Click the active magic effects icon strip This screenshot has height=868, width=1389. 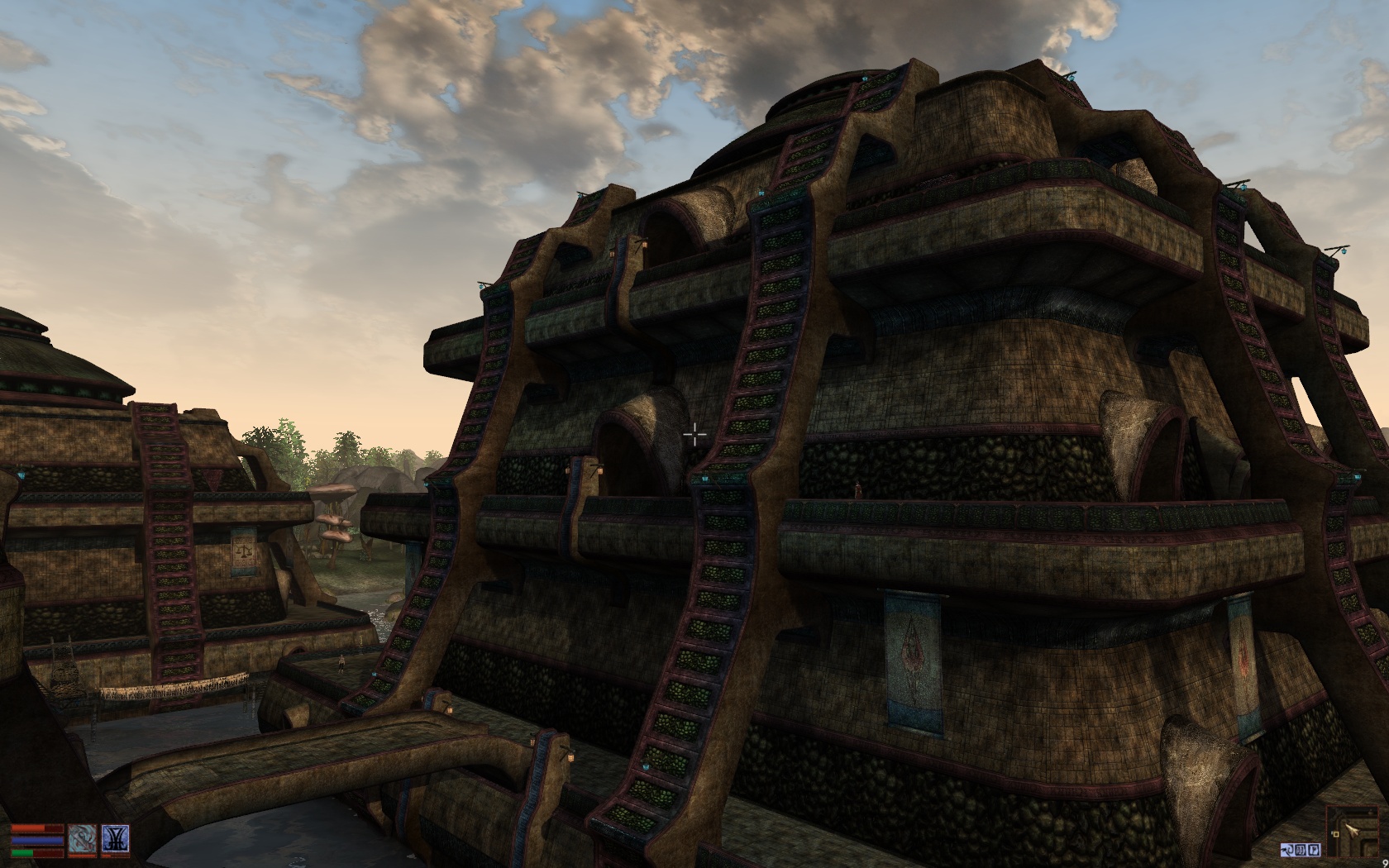click(x=1300, y=850)
